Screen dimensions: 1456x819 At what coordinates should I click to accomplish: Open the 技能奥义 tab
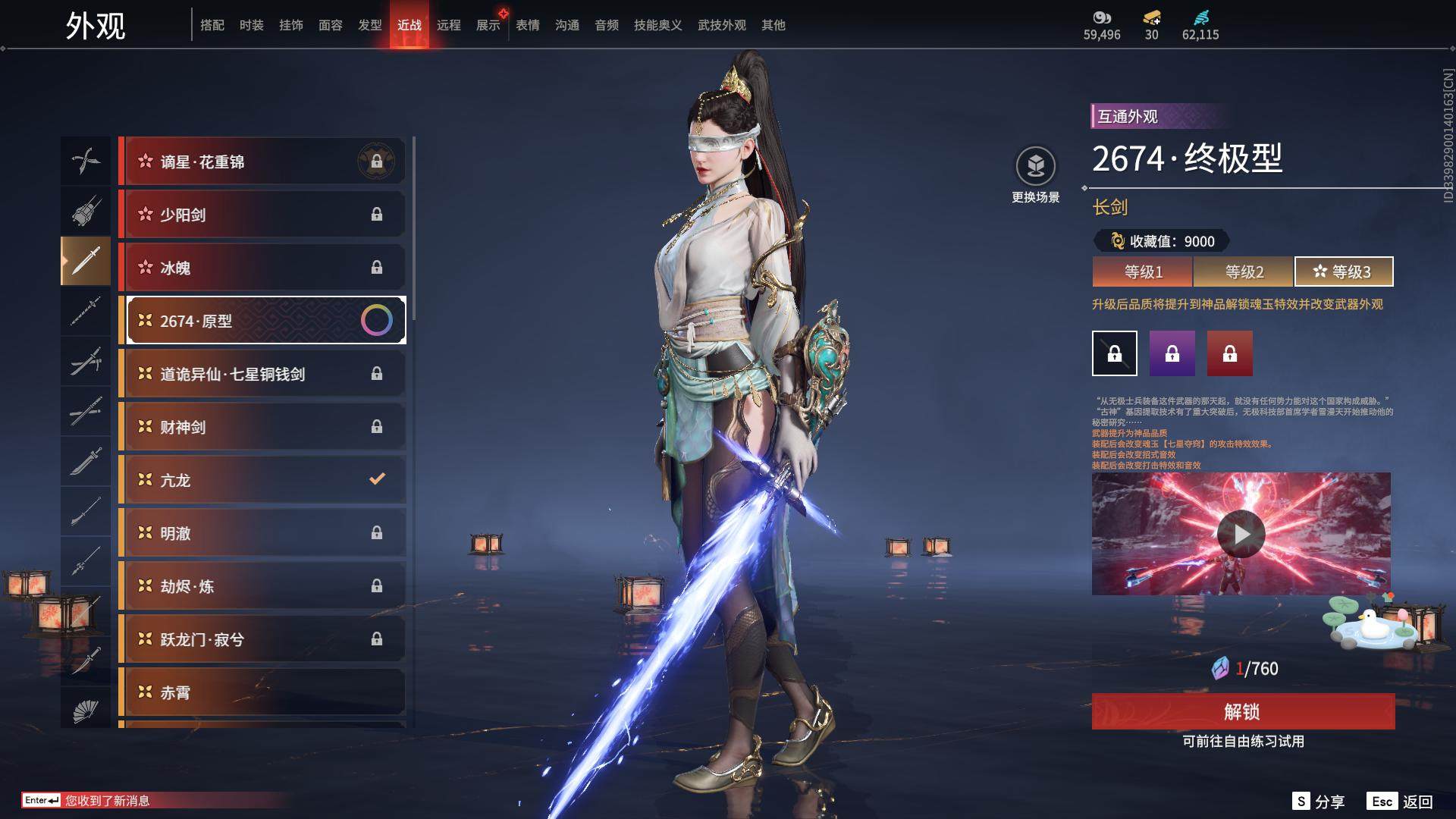coord(657,25)
